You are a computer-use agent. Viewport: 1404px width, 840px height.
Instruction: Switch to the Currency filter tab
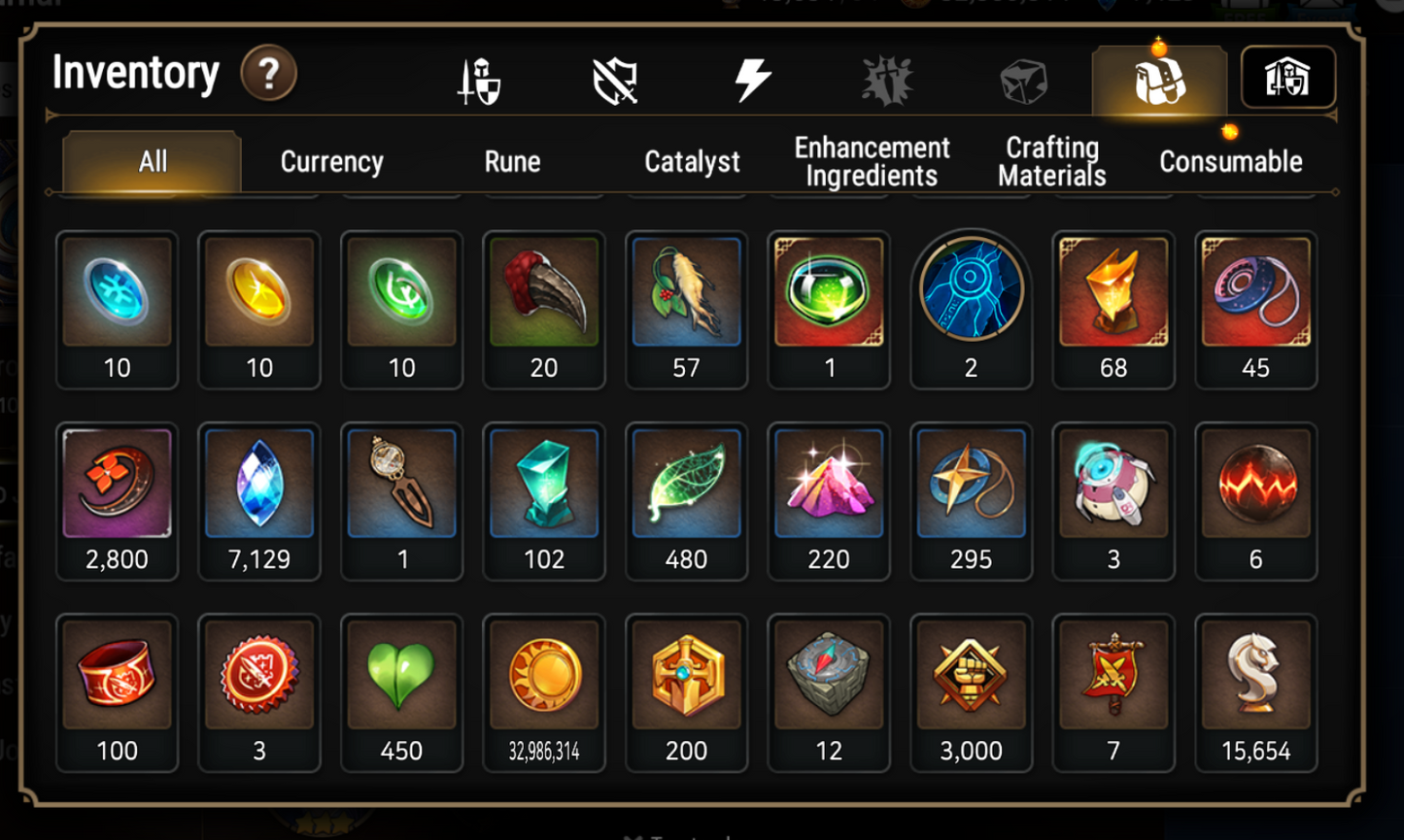[331, 161]
